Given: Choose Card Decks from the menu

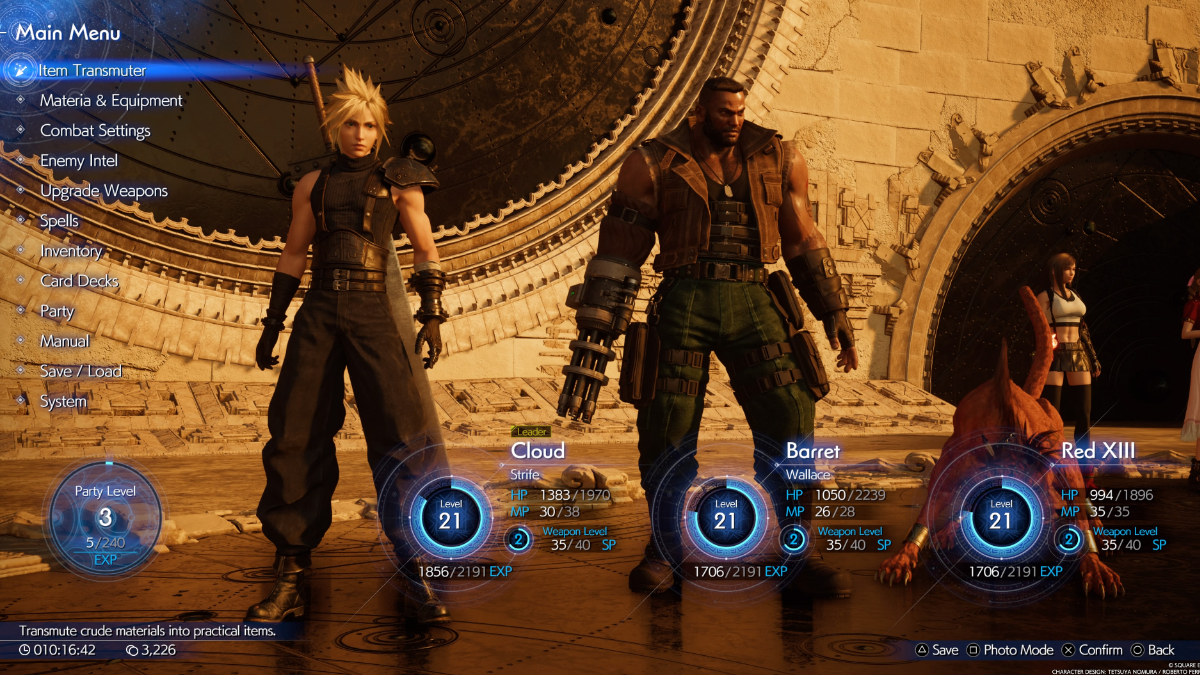Looking at the screenshot, I should coord(79,281).
